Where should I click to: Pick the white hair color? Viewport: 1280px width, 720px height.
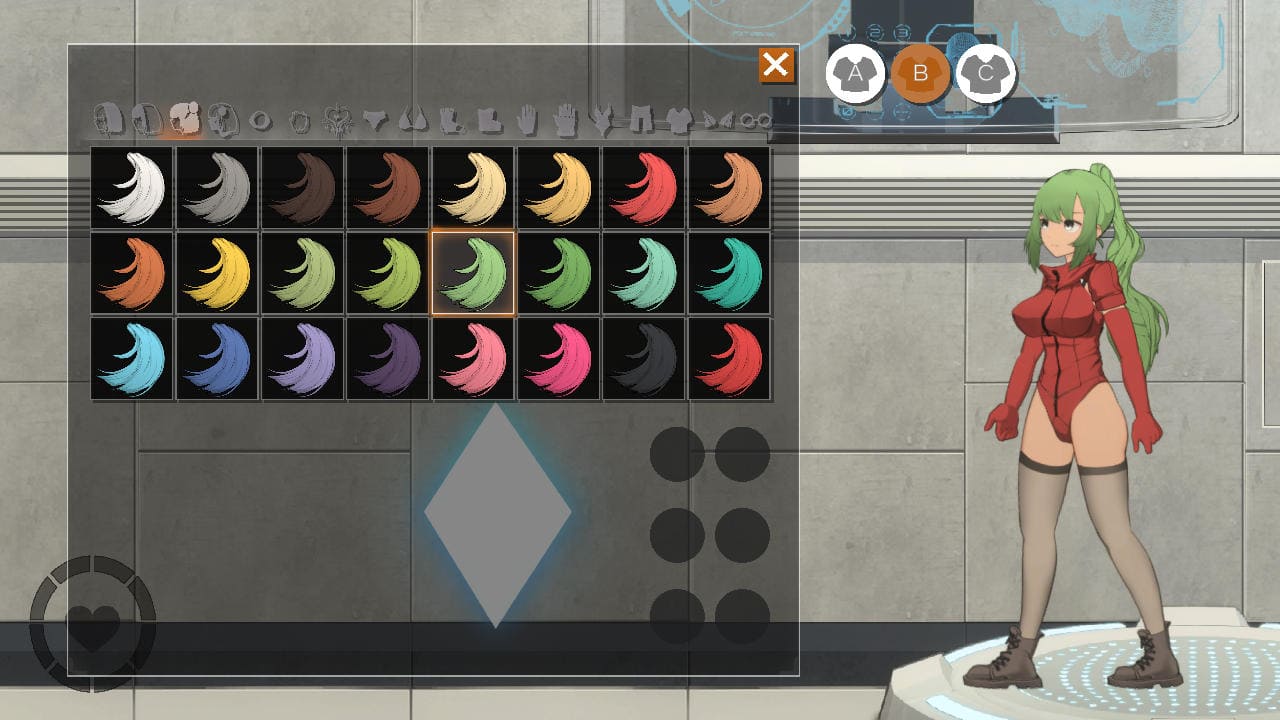[132, 188]
